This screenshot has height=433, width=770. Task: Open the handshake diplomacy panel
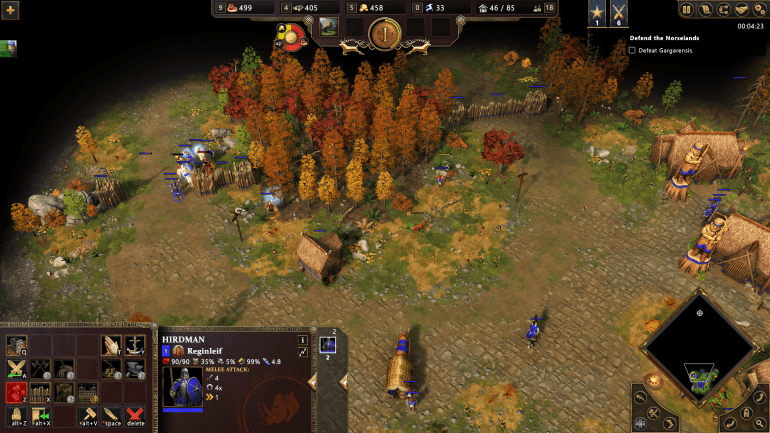click(742, 9)
